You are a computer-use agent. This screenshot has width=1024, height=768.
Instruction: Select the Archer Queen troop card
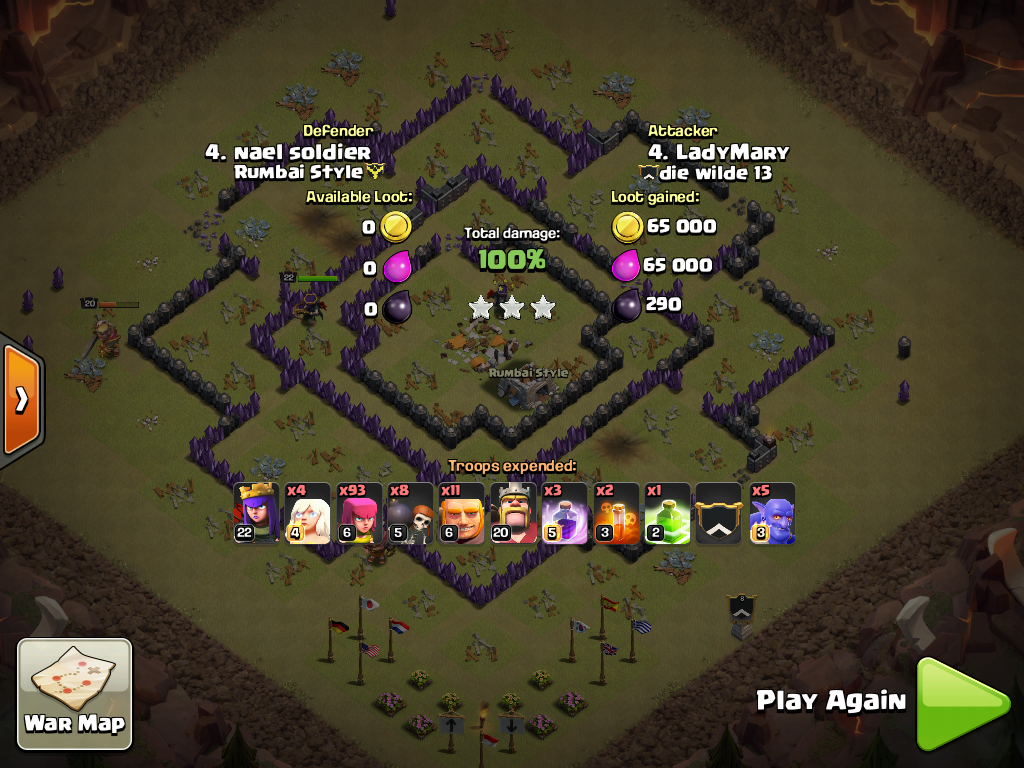click(x=257, y=514)
